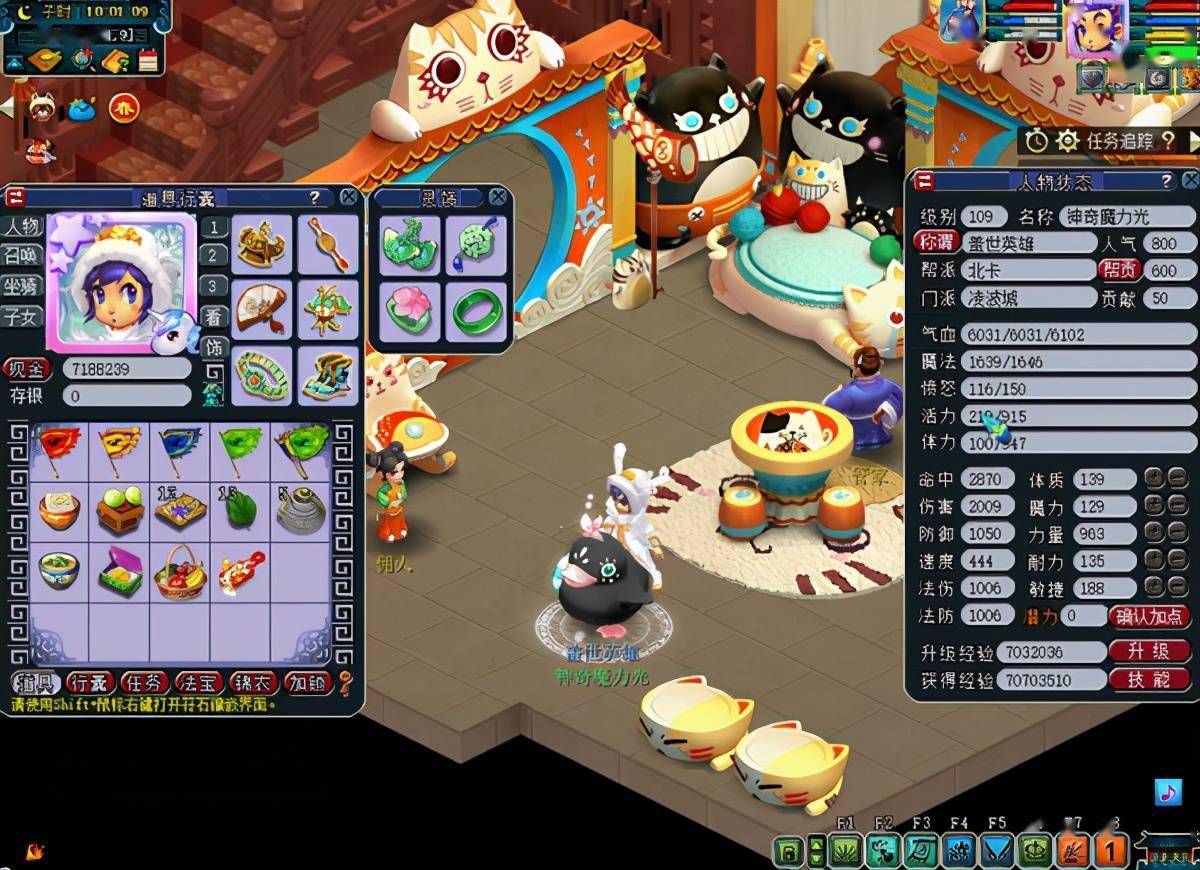1200x870 pixels.
Task: Choose the equipped fan weapon slot
Action: (263, 310)
